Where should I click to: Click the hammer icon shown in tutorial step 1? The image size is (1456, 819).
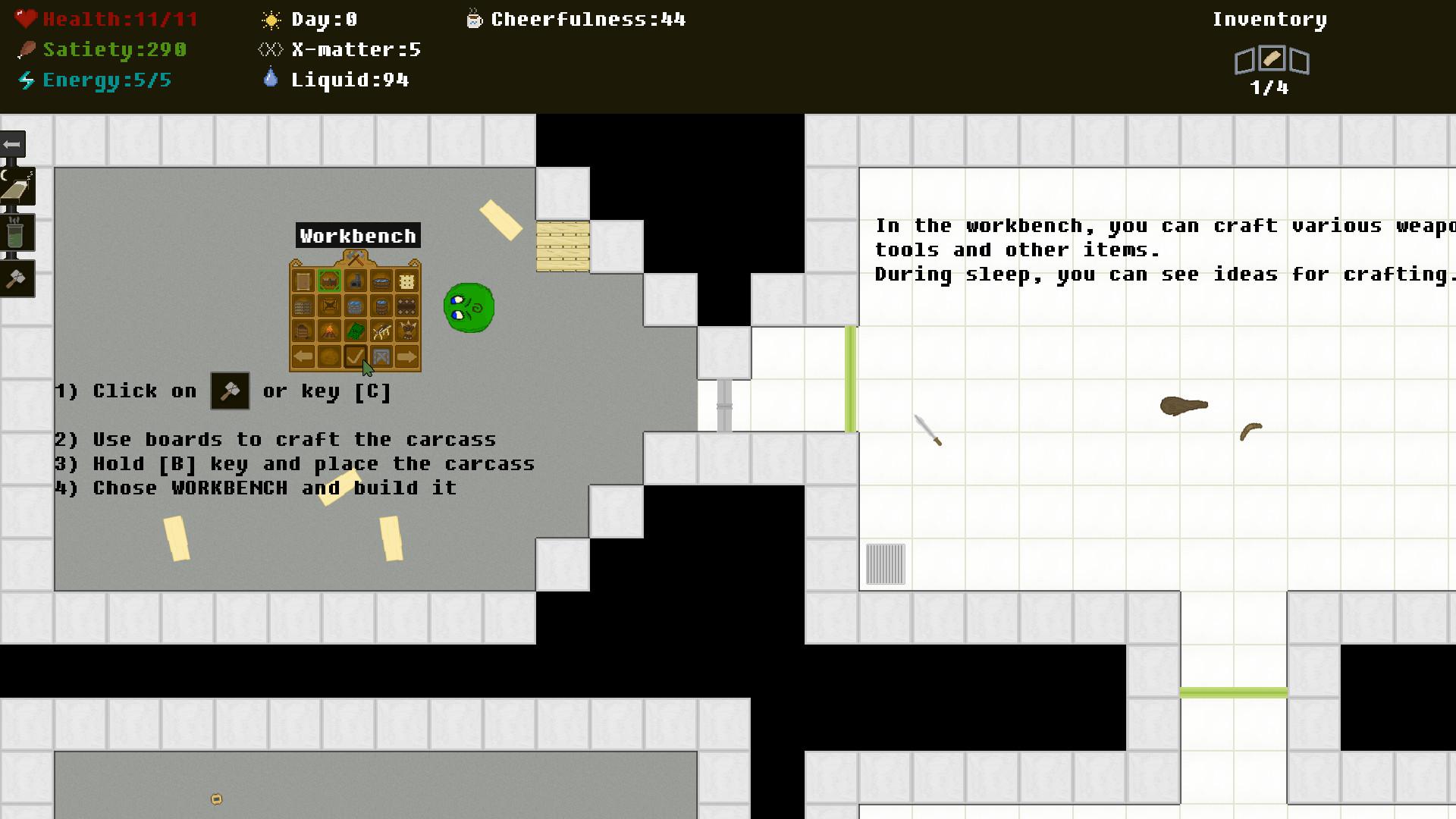[230, 391]
